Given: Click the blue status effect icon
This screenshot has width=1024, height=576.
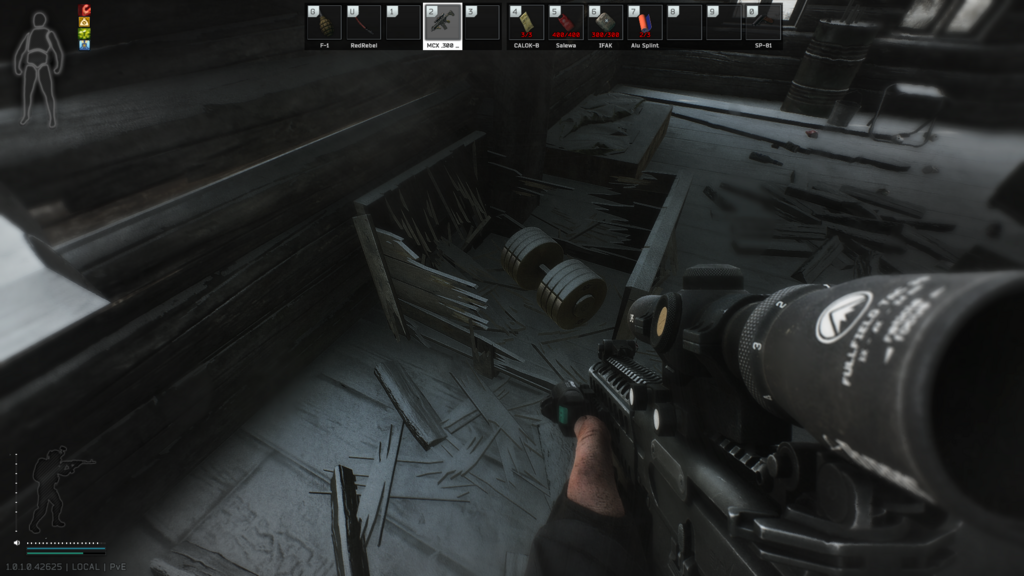Looking at the screenshot, I should tap(84, 45).
